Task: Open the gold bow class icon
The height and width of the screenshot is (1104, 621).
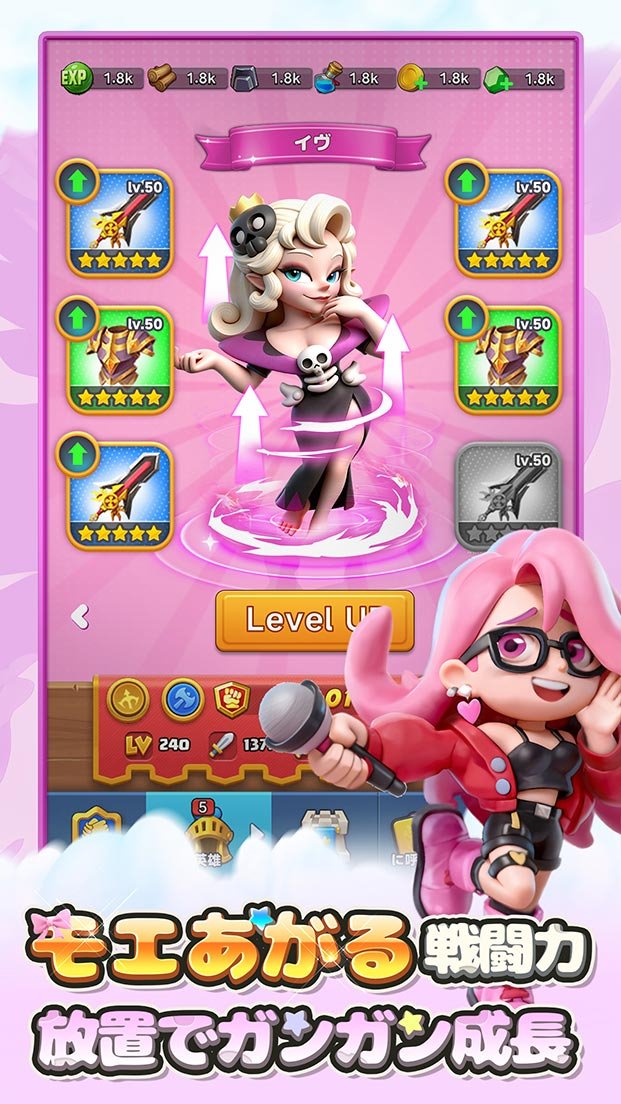Action: tap(128, 699)
